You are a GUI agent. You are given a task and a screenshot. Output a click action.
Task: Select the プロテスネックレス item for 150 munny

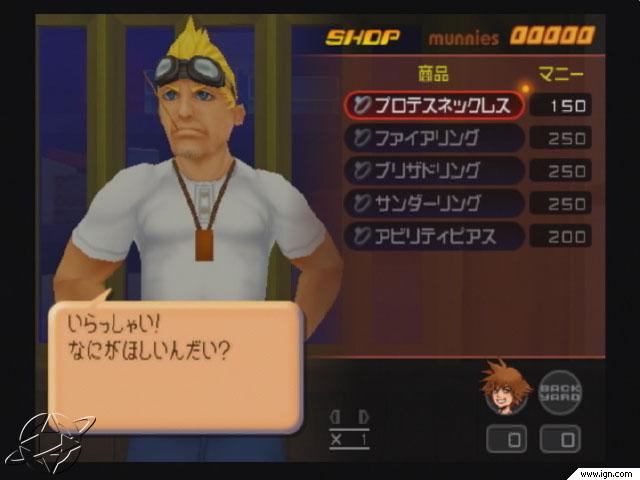click(434, 104)
